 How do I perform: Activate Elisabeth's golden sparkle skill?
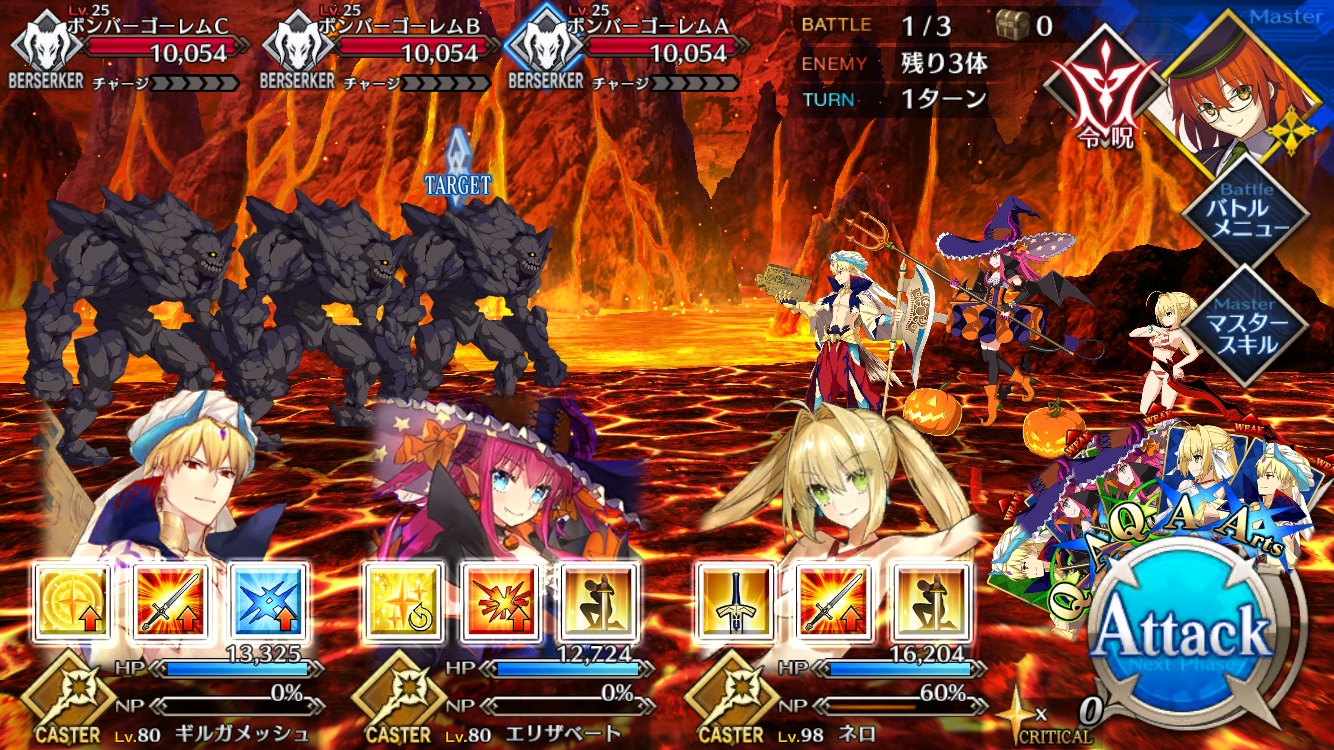403,602
